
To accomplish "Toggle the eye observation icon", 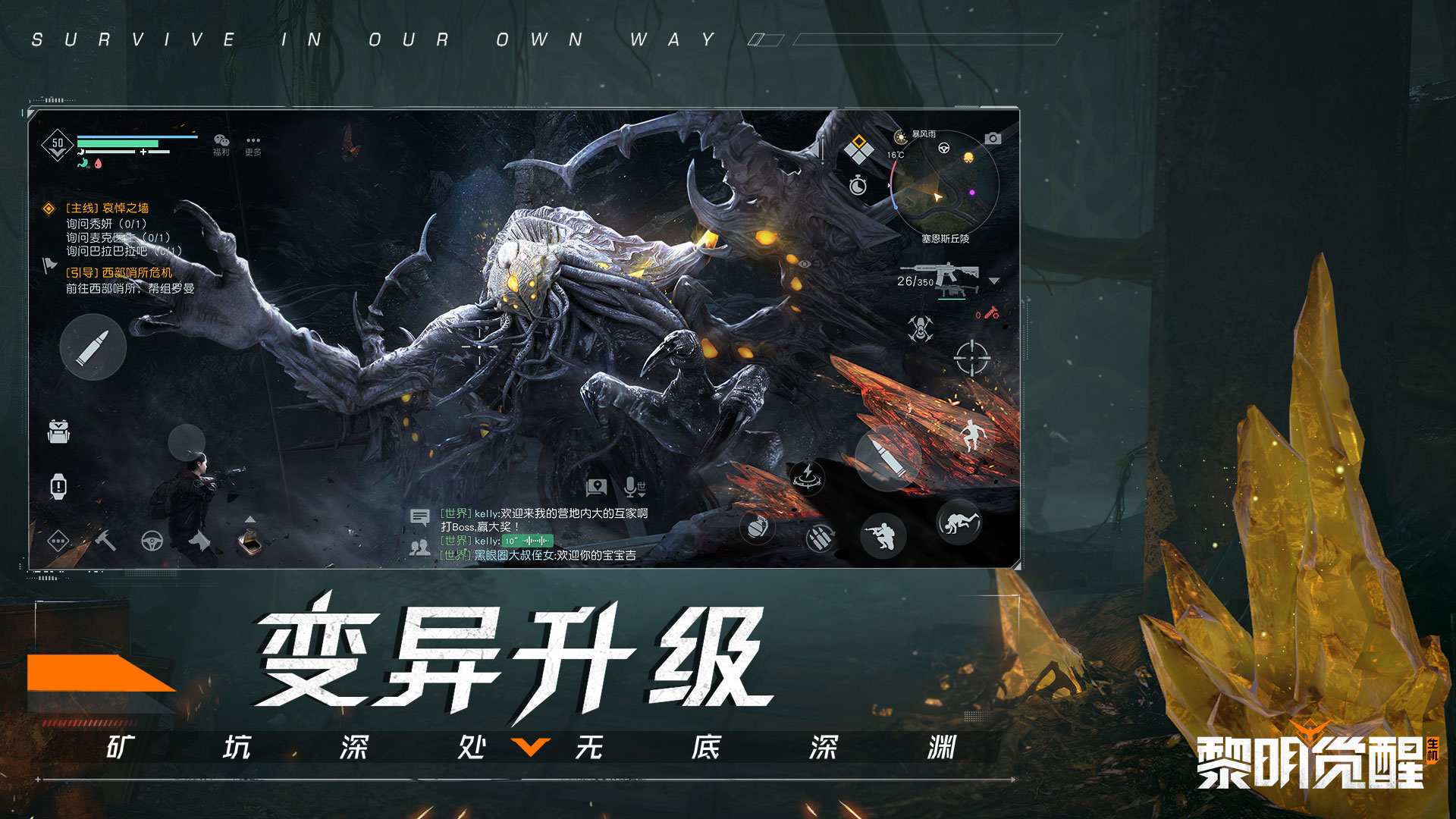I will pyautogui.click(x=804, y=263).
